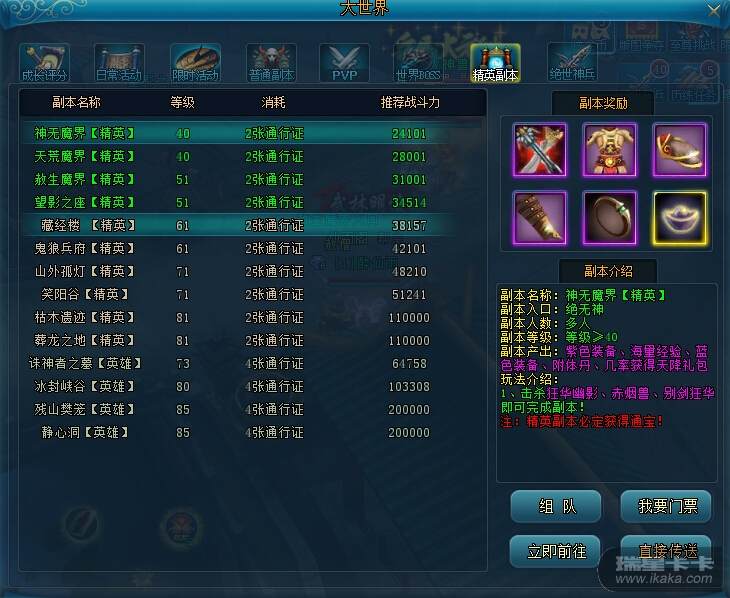Screen dimensions: 730x598
Task: Open the 绝世神兵 tab
Action: pyautogui.click(x=571, y=63)
